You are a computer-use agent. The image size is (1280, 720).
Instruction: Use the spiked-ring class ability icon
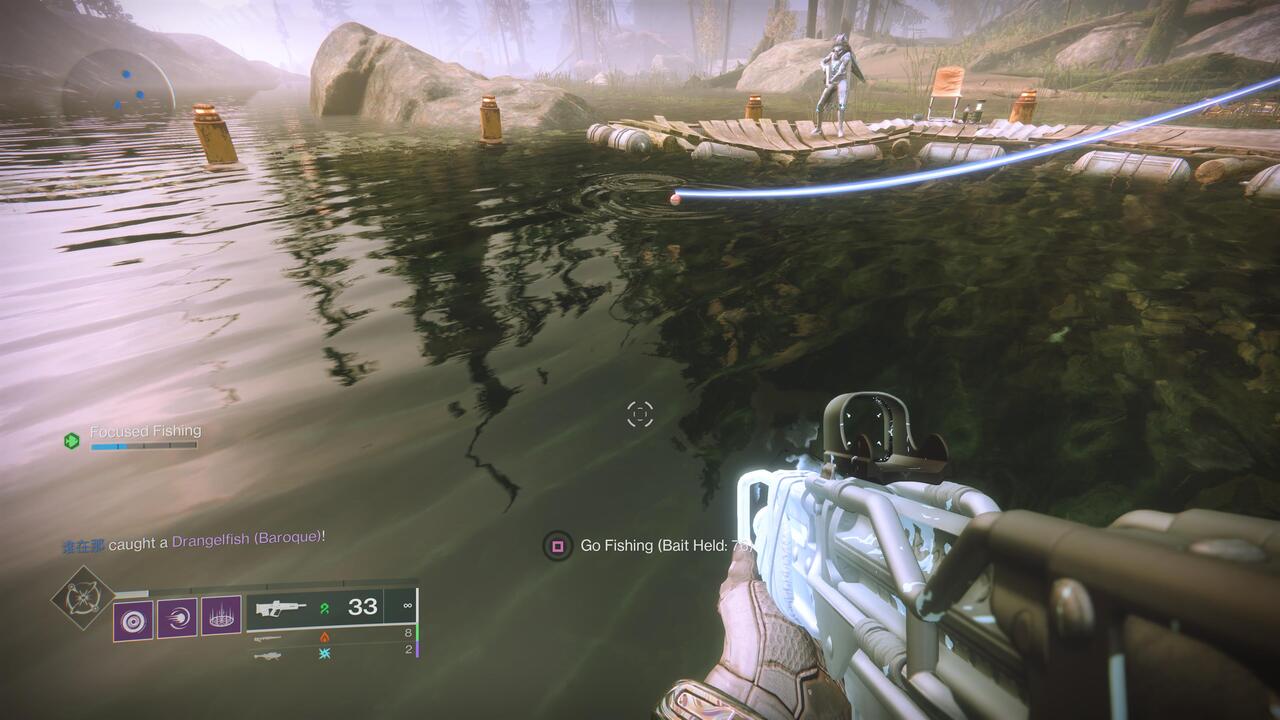coord(221,617)
